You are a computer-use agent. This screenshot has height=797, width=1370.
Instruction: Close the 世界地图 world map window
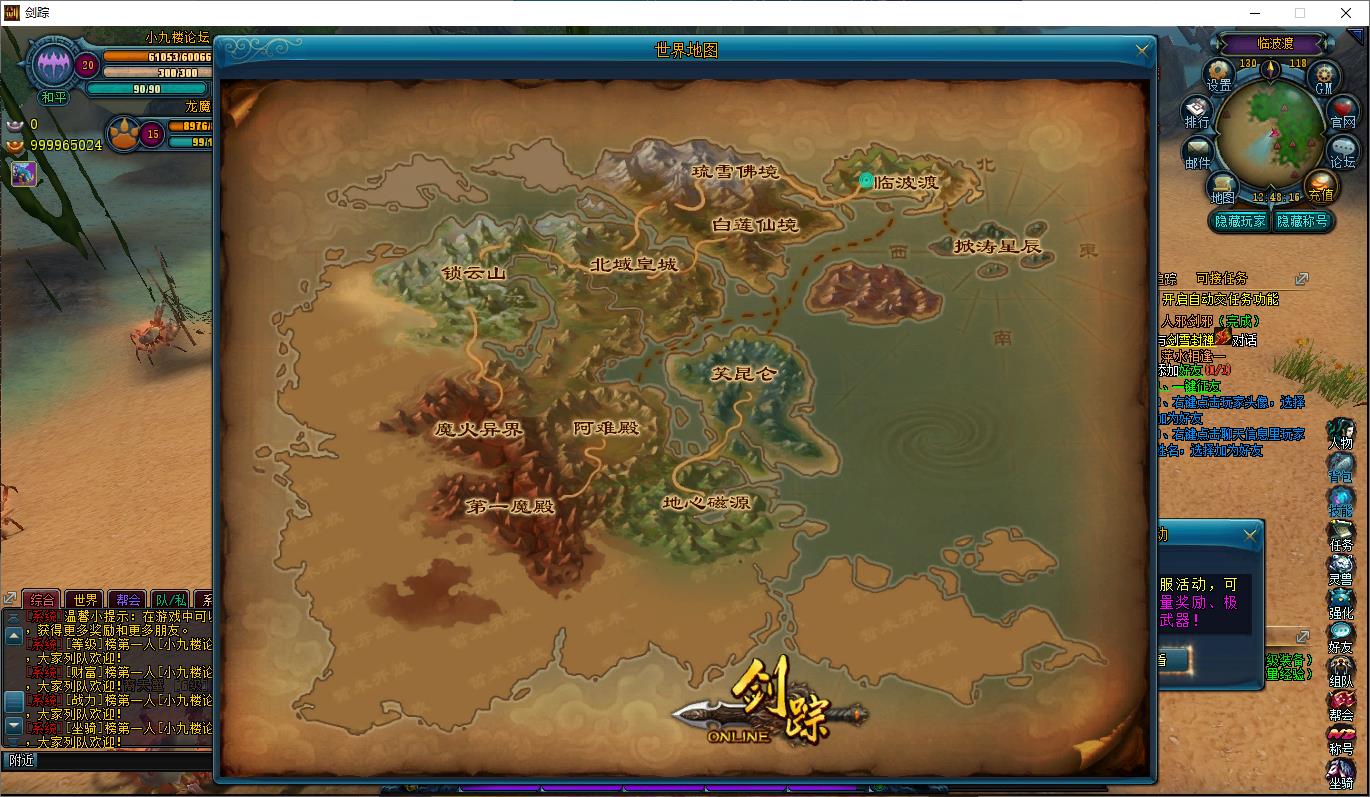1143,50
